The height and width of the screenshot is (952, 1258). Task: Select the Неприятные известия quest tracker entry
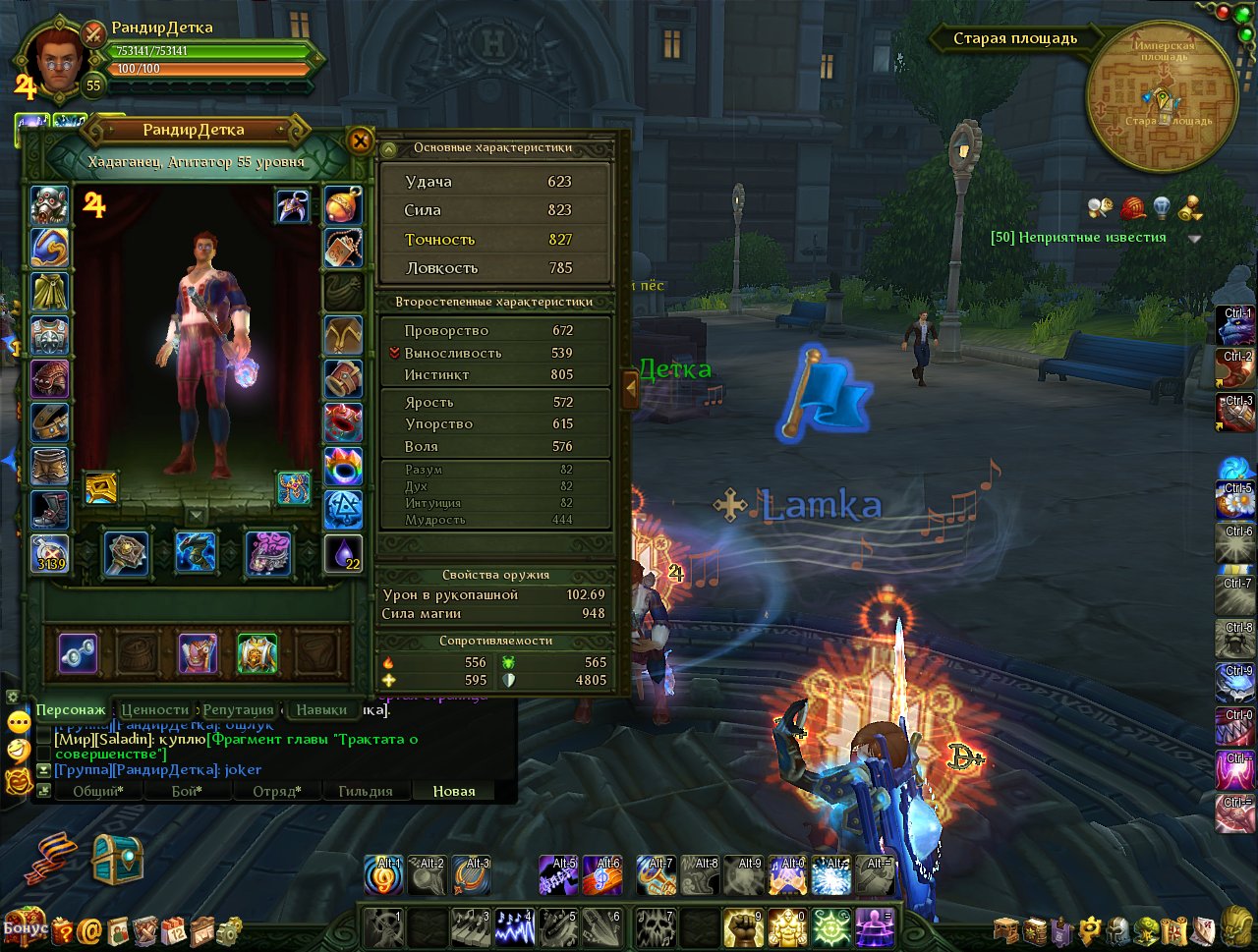click(x=1078, y=237)
